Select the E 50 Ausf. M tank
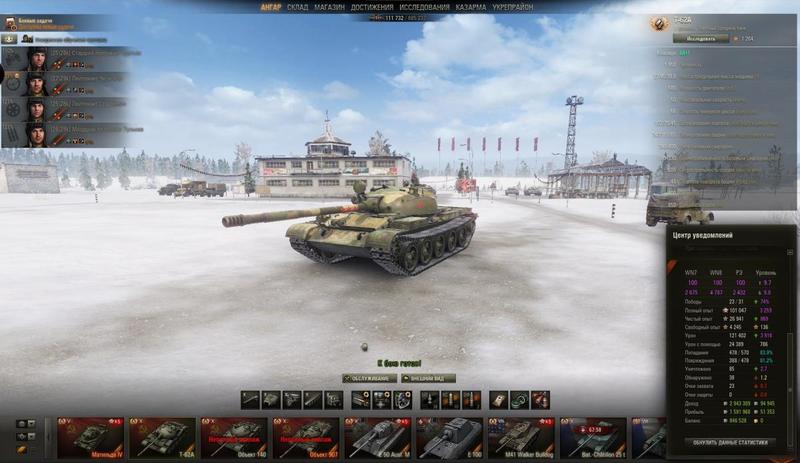Screen dimensions: 800x463 point(377,438)
